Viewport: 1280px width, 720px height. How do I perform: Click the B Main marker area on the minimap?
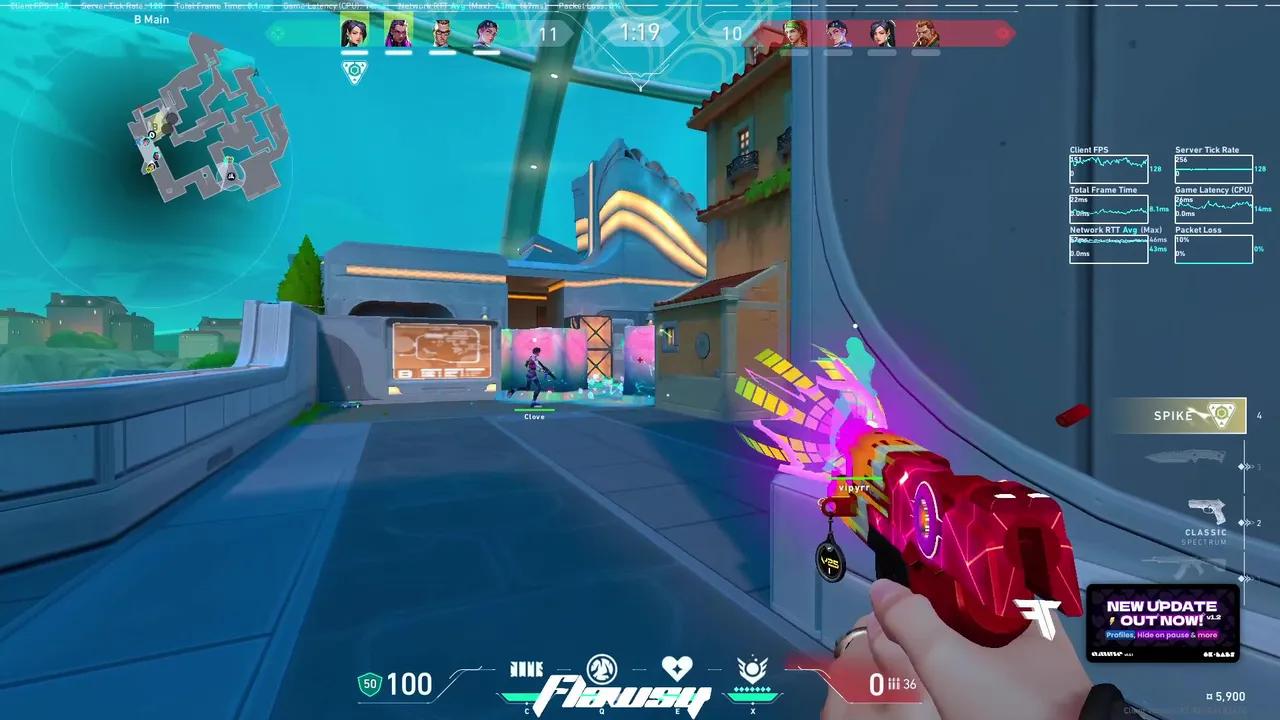pyautogui.click(x=152, y=20)
